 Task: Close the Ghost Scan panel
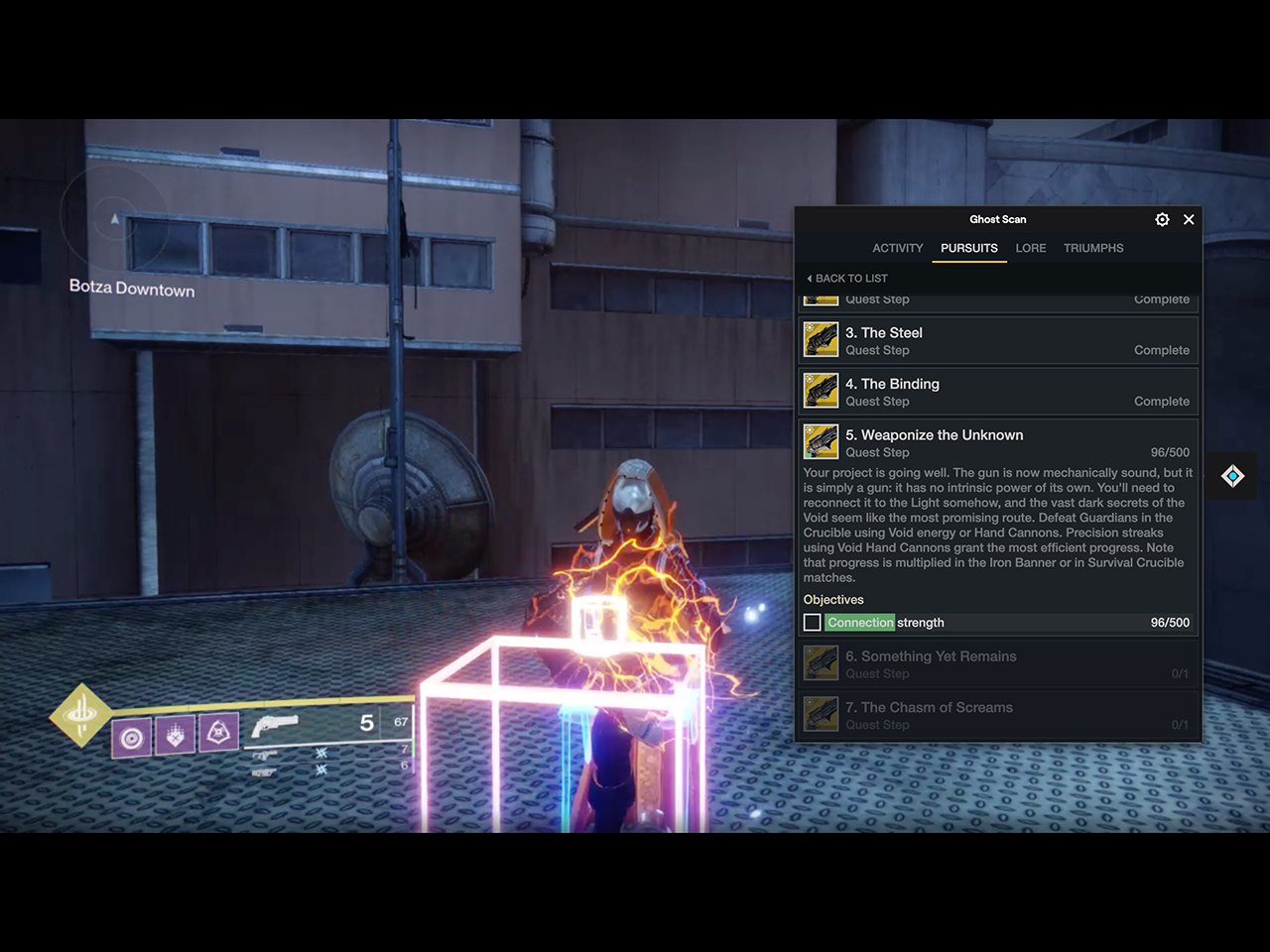pyautogui.click(x=1189, y=219)
